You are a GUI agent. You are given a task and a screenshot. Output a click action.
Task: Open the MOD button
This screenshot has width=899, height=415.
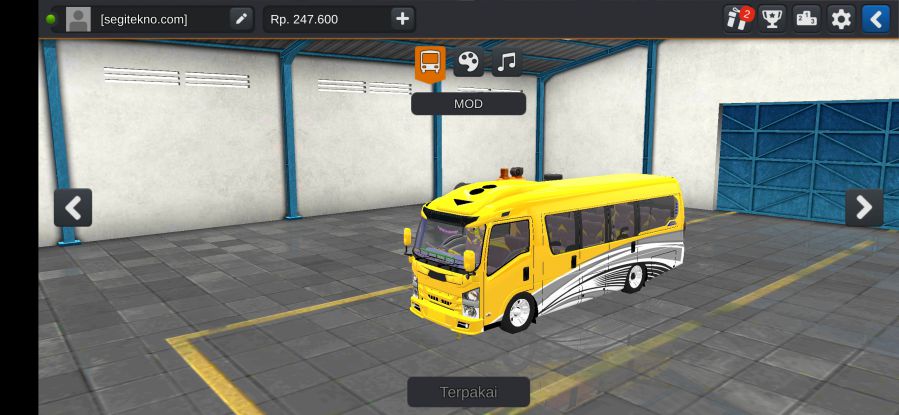click(468, 103)
